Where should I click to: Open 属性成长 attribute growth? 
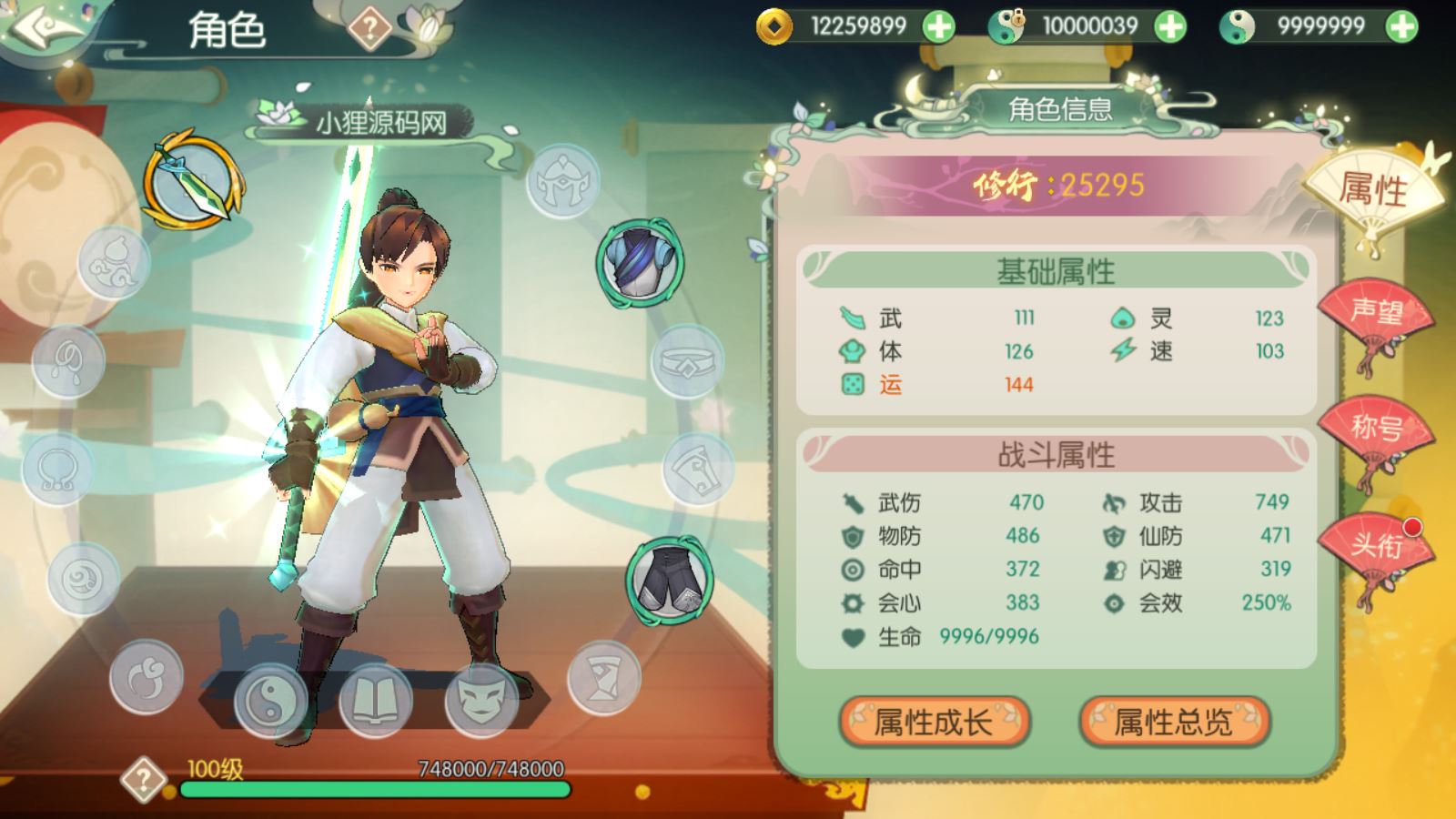click(x=934, y=723)
